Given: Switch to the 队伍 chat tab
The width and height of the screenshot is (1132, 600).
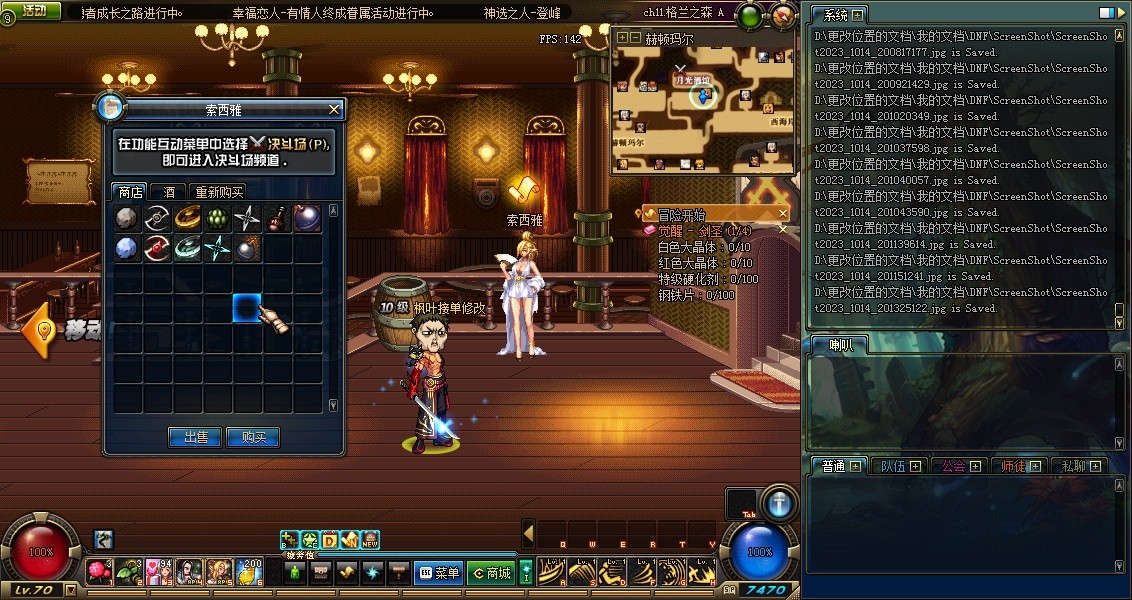Looking at the screenshot, I should tap(892, 466).
